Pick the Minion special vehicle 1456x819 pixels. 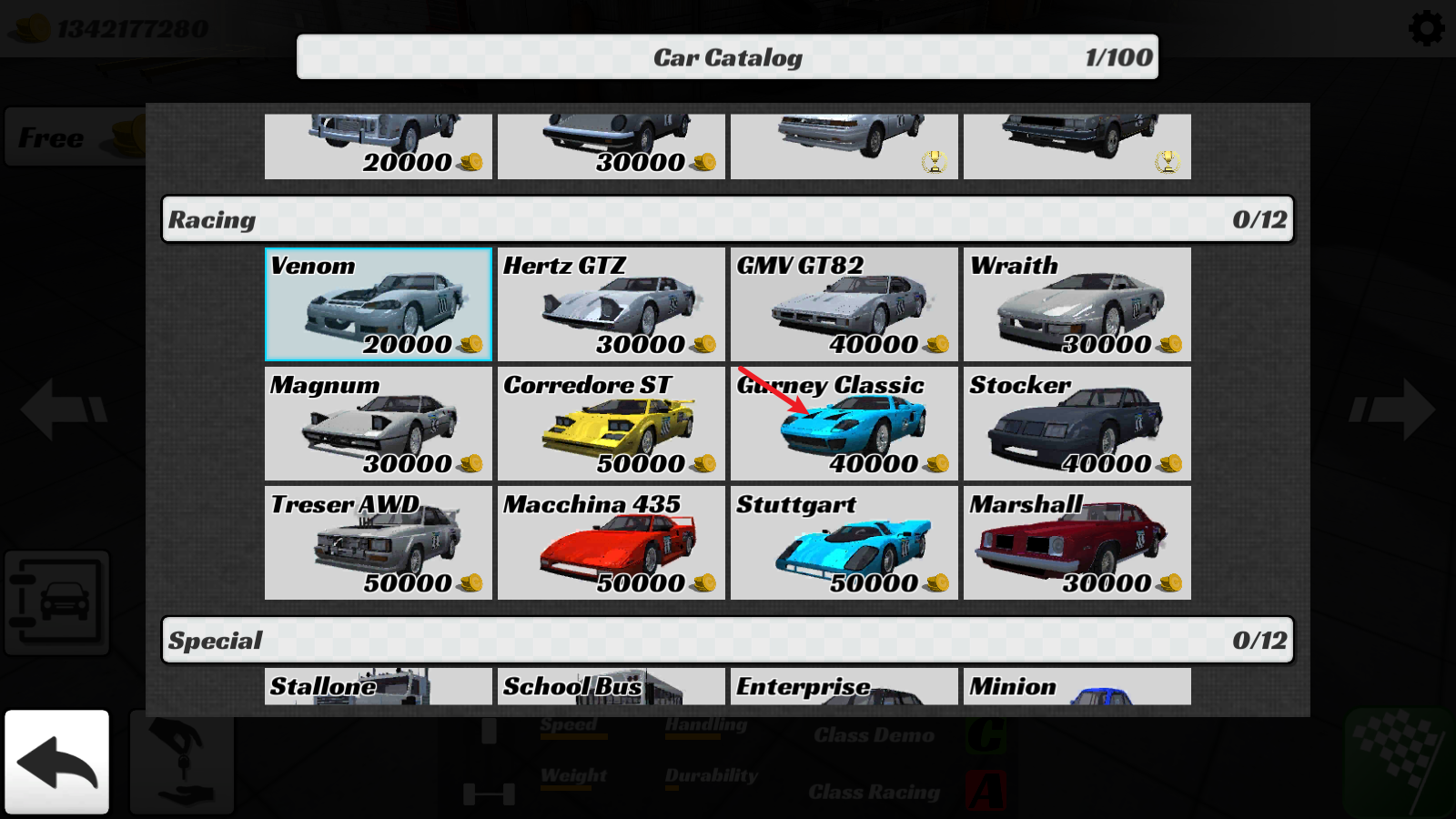click(1077, 687)
